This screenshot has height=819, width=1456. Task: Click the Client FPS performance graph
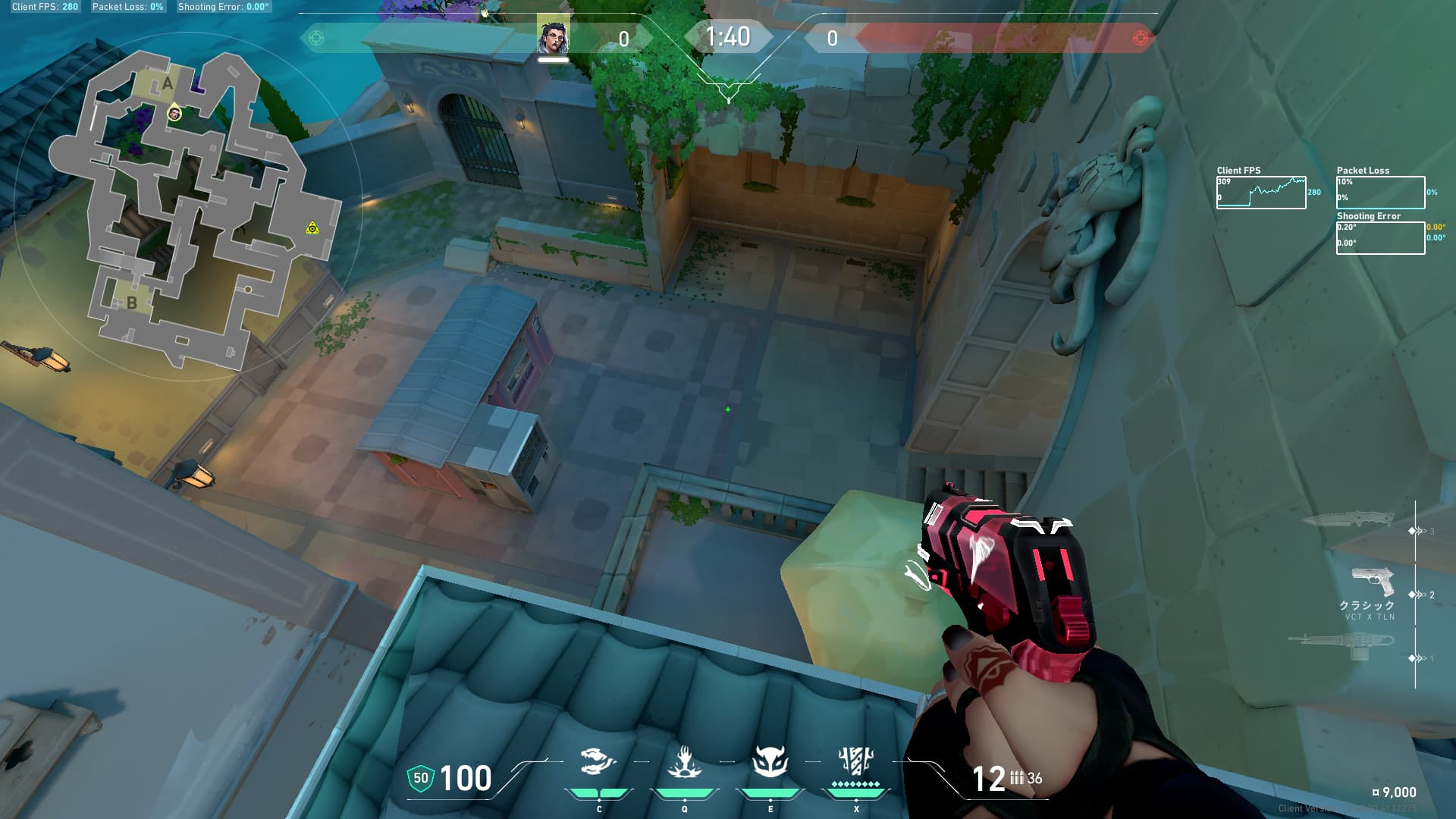point(1261,193)
